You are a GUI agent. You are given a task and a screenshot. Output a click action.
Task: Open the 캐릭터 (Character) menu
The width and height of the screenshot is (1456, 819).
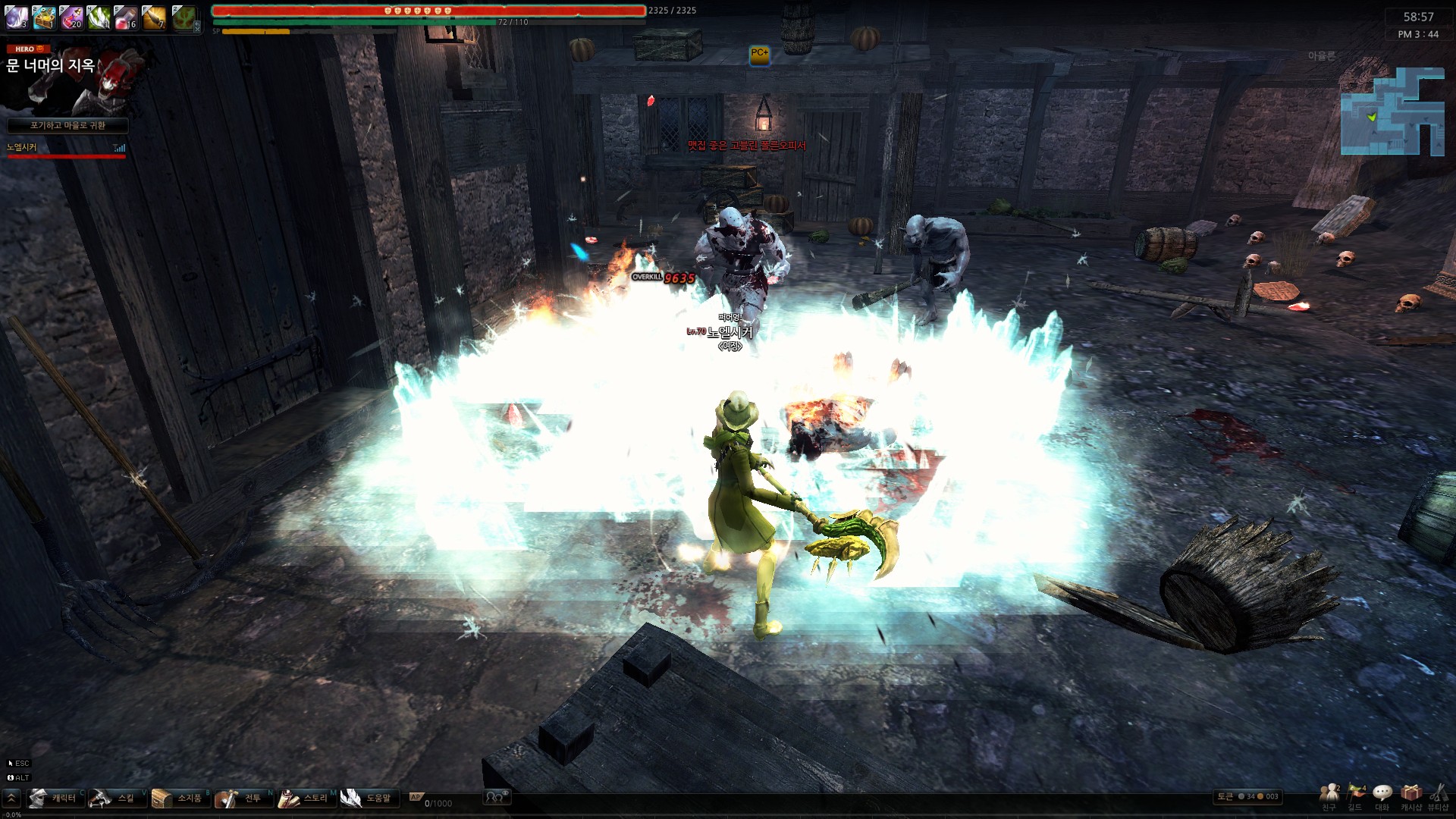tap(55, 798)
